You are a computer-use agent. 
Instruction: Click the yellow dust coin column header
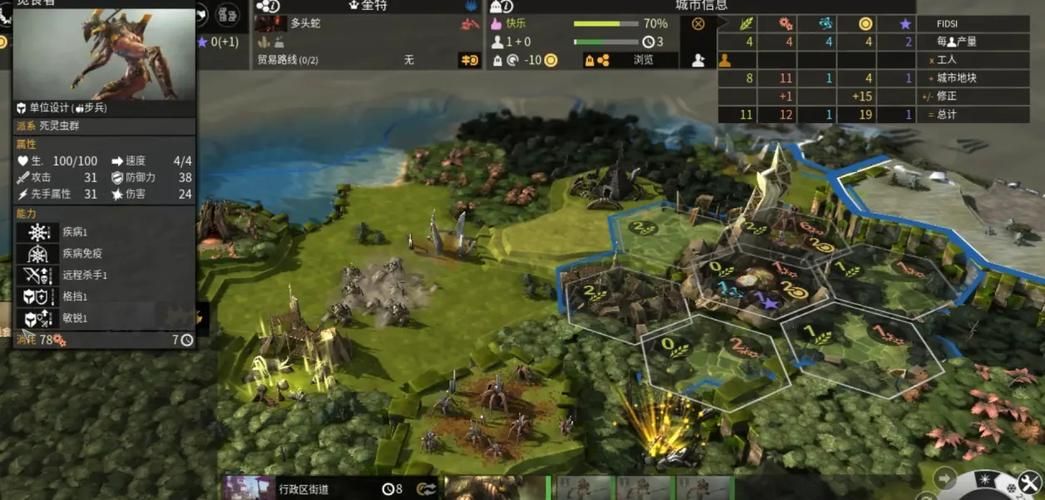865,23
